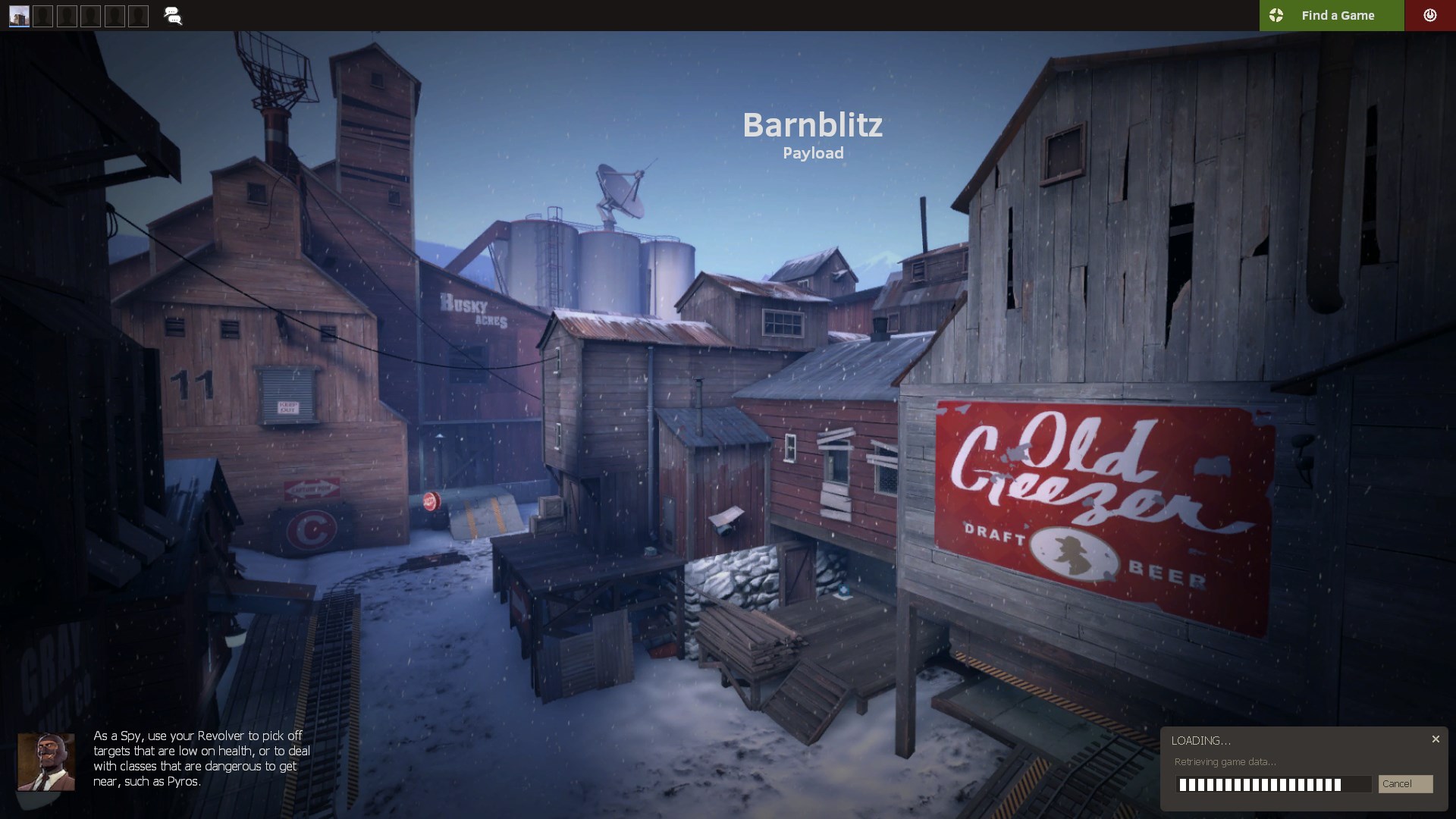Open the chat speech bubbles icon
This screenshot has width=1456, height=819.
(173, 16)
